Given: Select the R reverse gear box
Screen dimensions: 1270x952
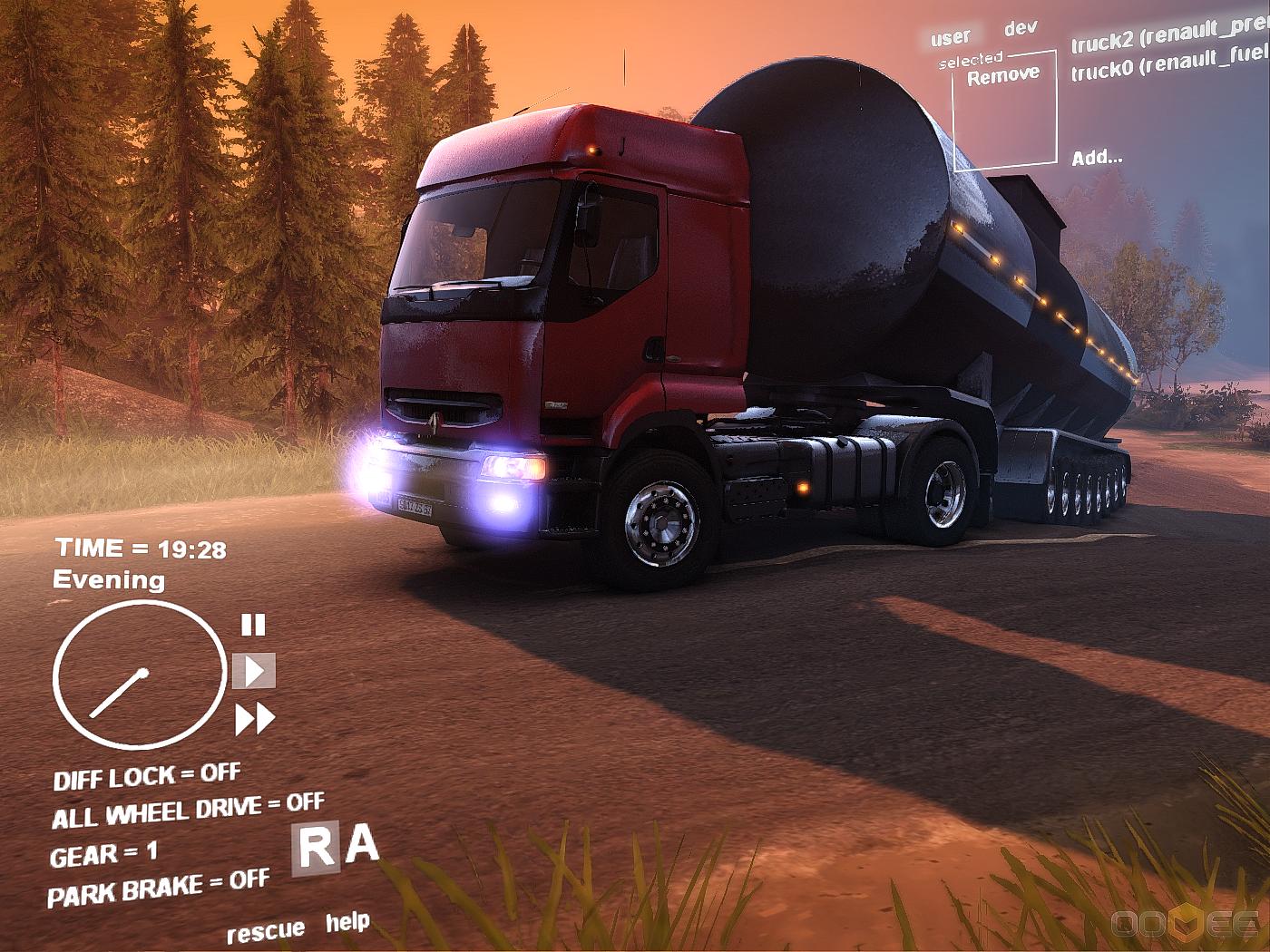Looking at the screenshot, I should (316, 849).
